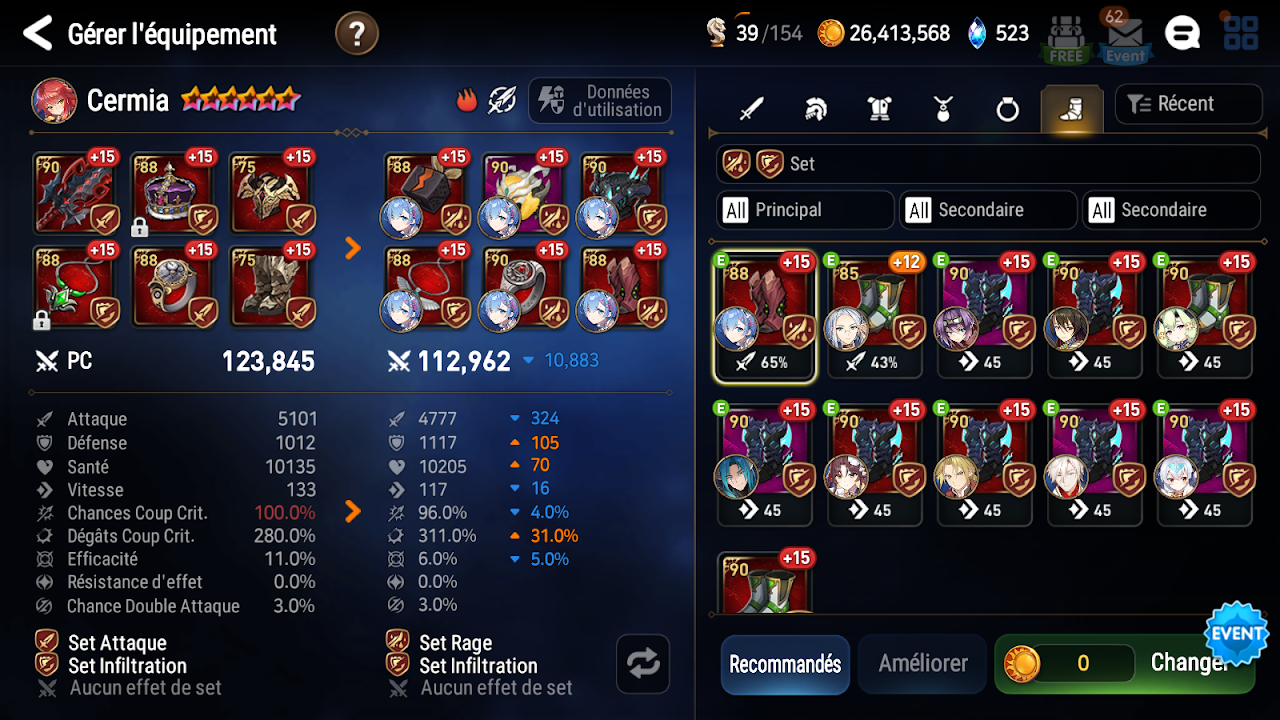Open the Récent sort dropdown

[x=1187, y=104]
